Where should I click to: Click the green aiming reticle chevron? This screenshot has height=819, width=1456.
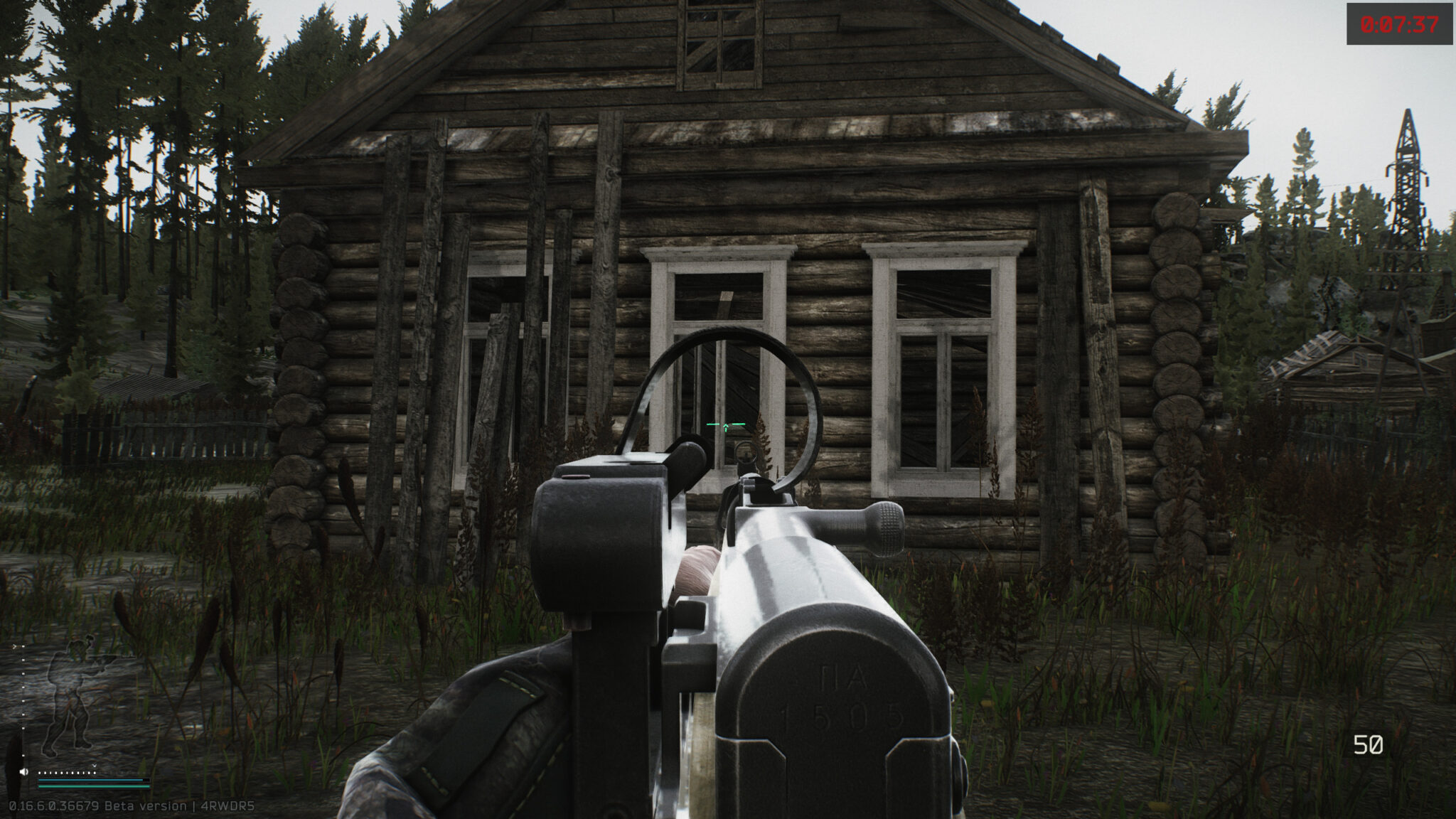[725, 424]
